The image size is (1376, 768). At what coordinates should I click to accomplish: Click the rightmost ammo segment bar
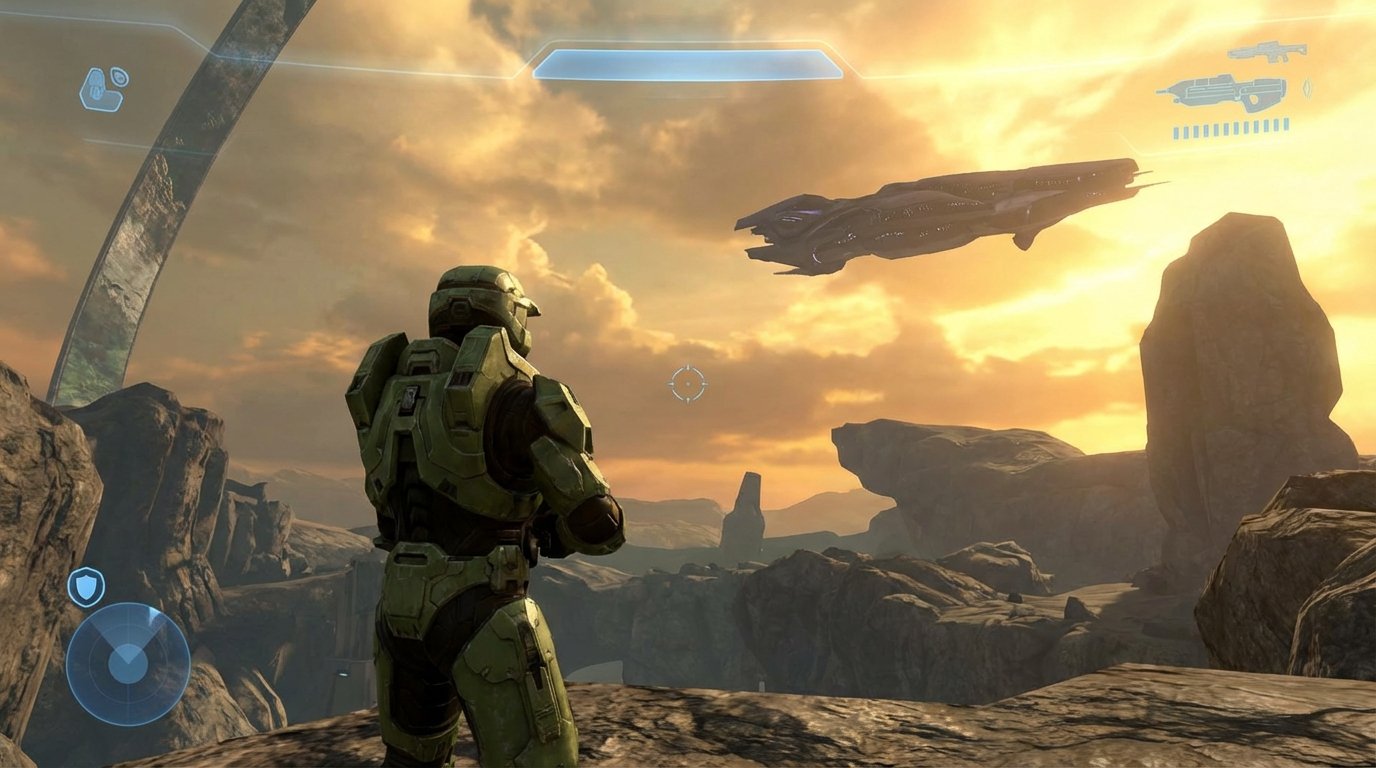[x=1286, y=124]
